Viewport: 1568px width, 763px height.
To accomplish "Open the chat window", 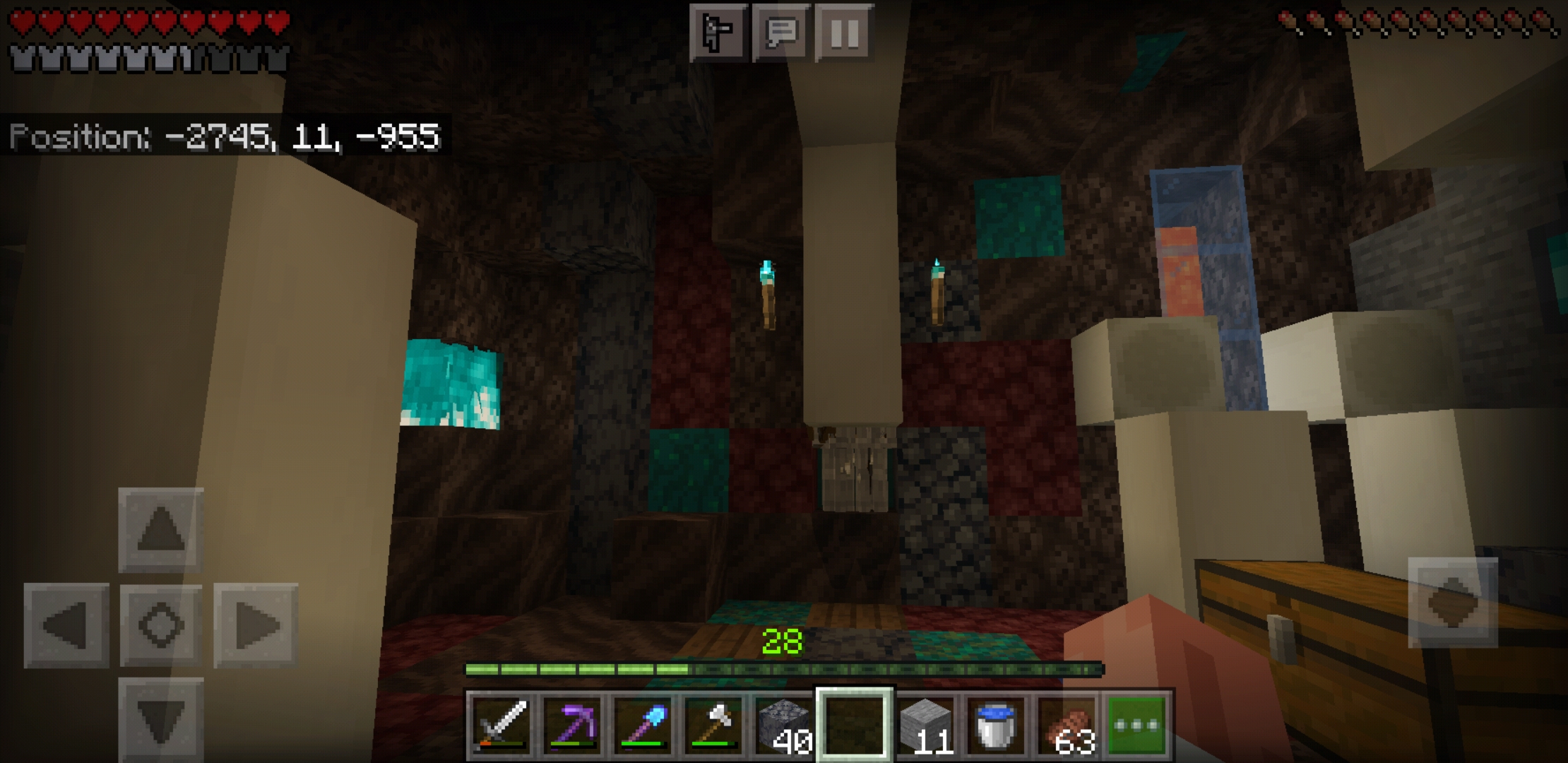I will 780,32.
